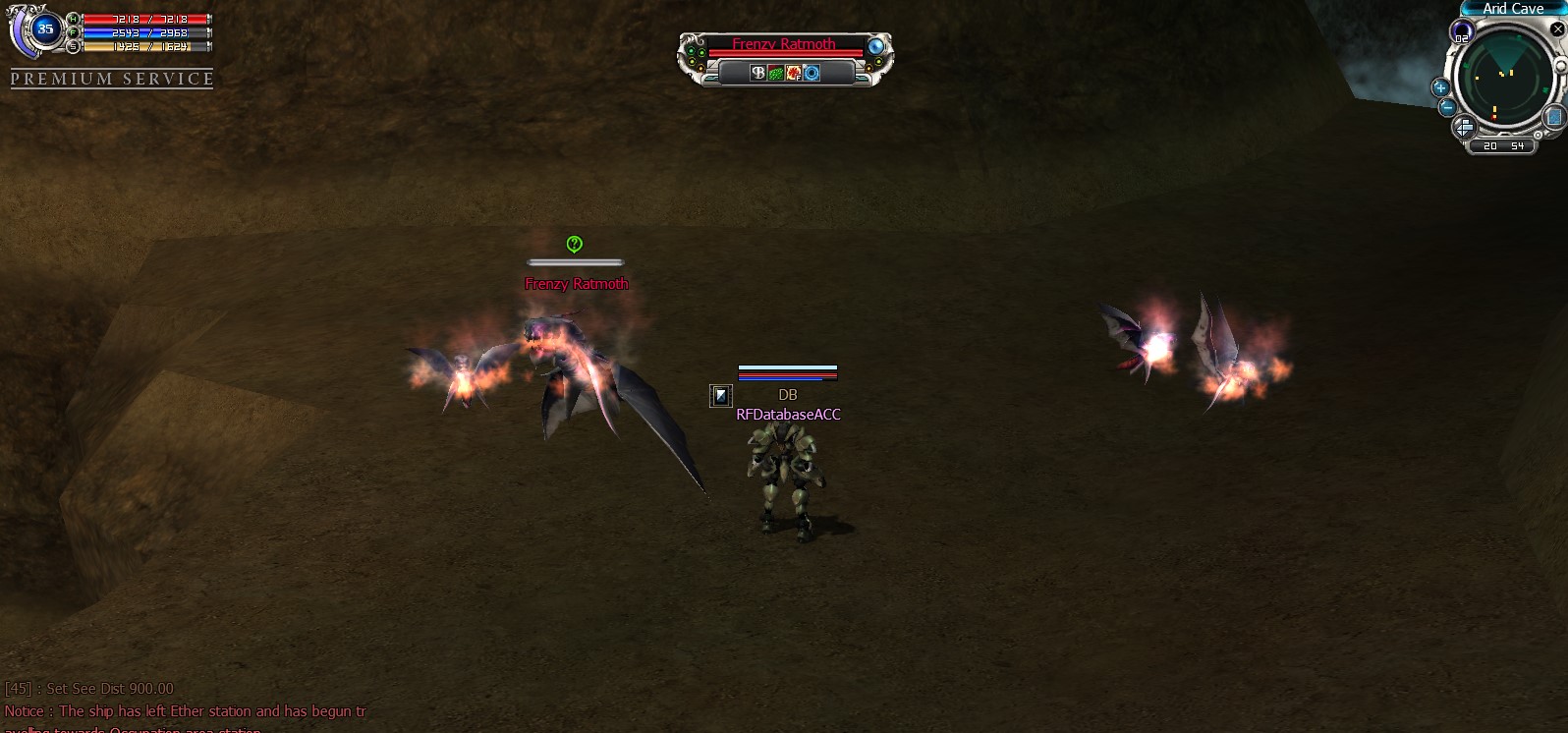Zoom out the radar with the minus button
Screen dimensions: 1568x733
point(1447,107)
